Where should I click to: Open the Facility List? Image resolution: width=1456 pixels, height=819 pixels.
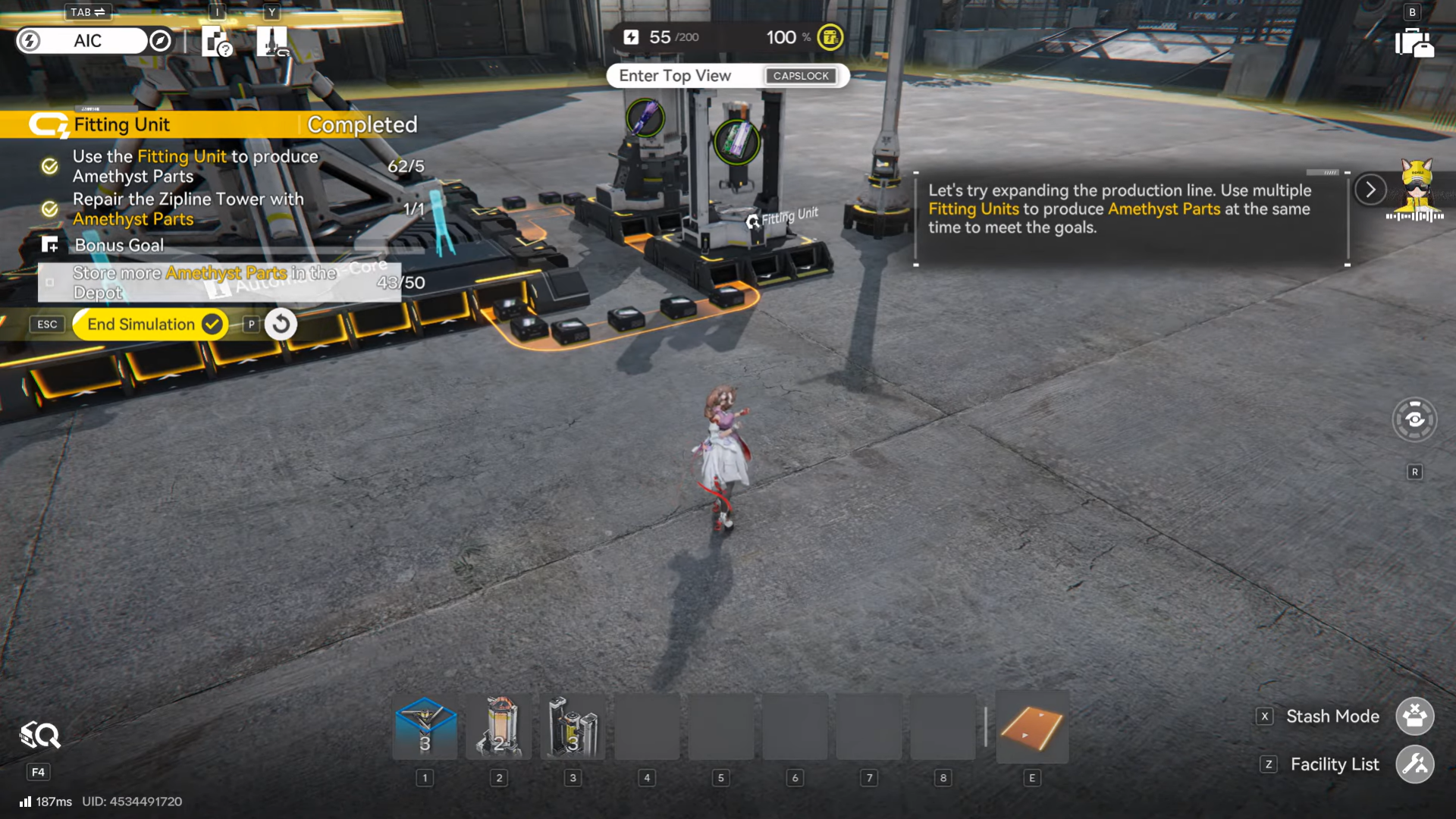click(1414, 764)
